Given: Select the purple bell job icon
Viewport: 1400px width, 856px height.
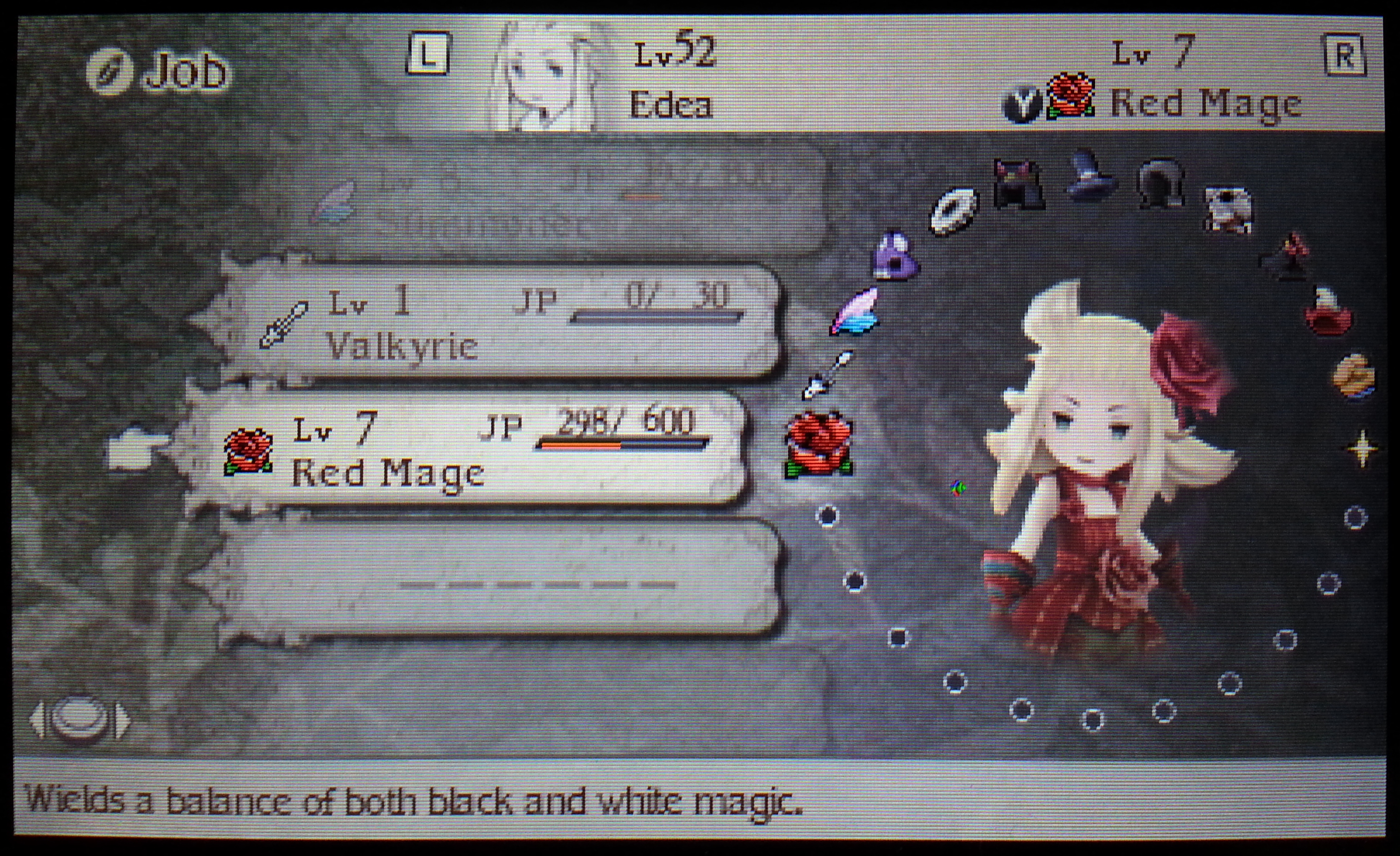Looking at the screenshot, I should 895,256.
